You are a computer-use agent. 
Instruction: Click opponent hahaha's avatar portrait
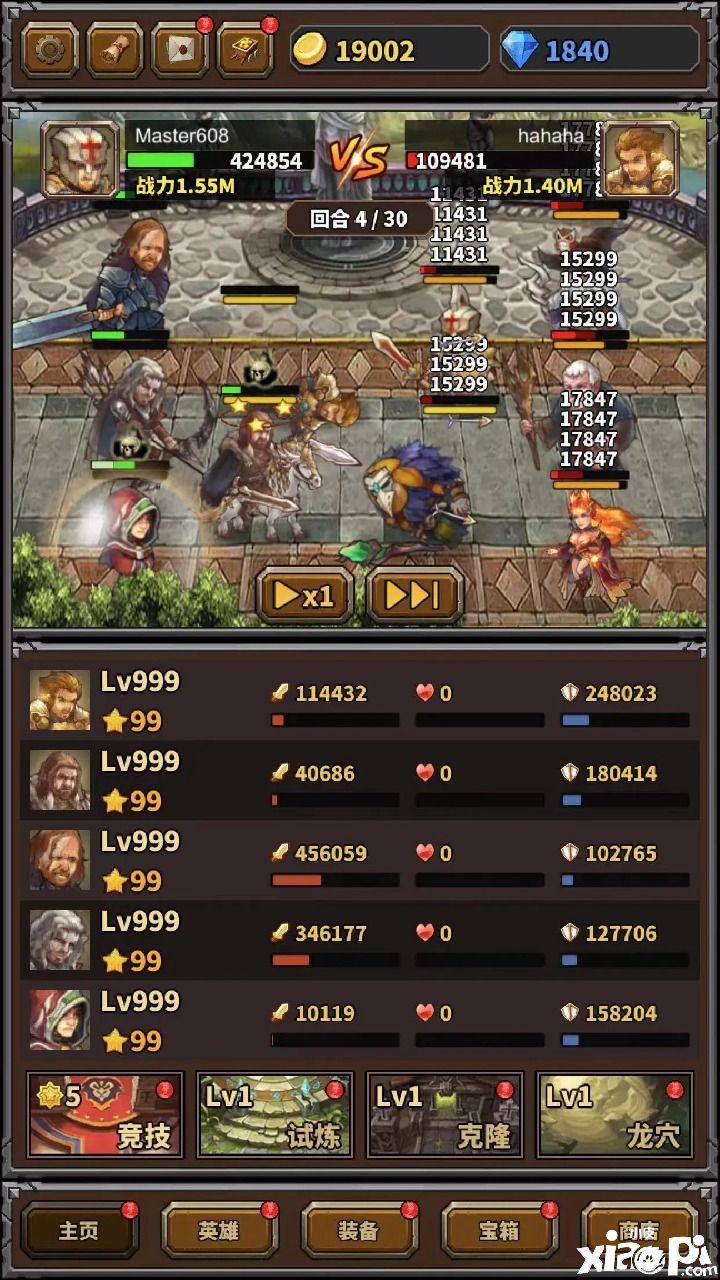(x=641, y=159)
